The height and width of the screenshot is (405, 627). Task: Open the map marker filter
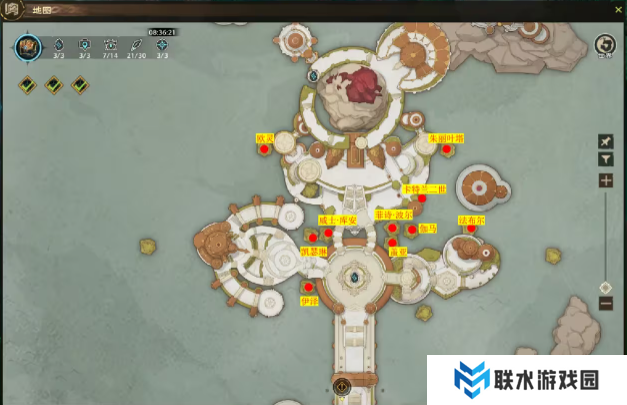[x=605, y=159]
